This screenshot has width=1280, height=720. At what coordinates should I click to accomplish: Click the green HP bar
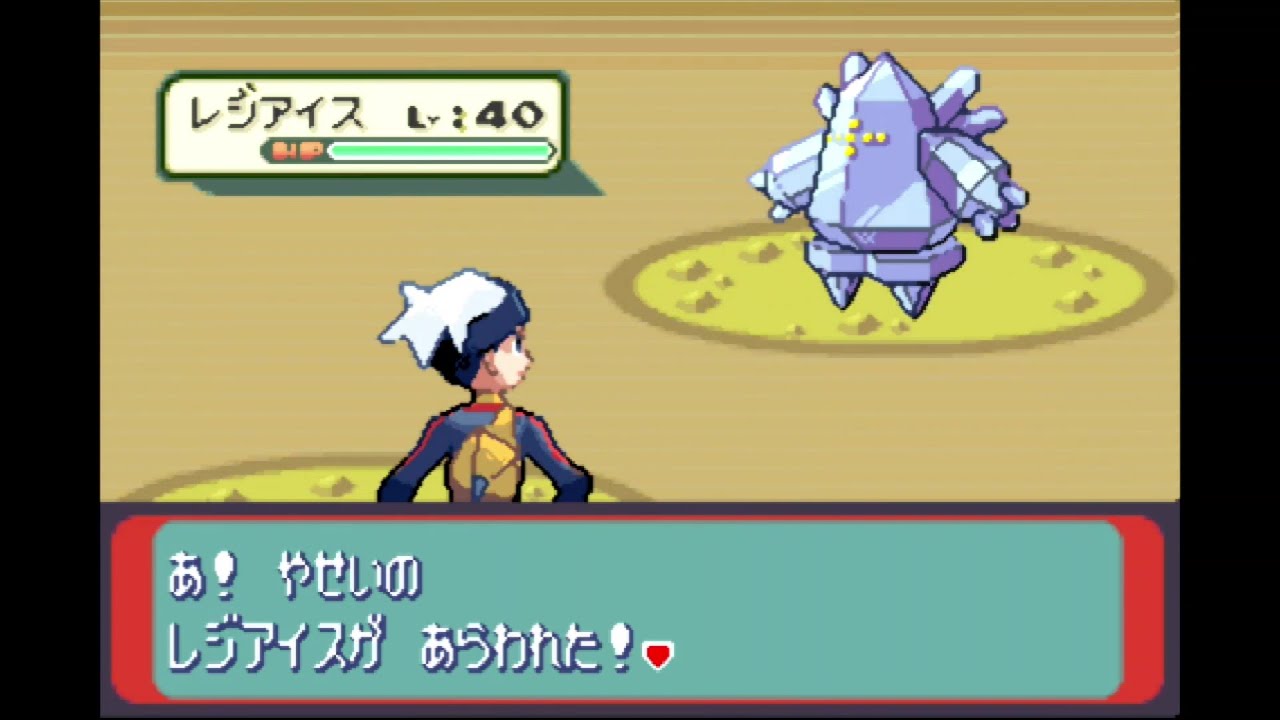point(440,151)
